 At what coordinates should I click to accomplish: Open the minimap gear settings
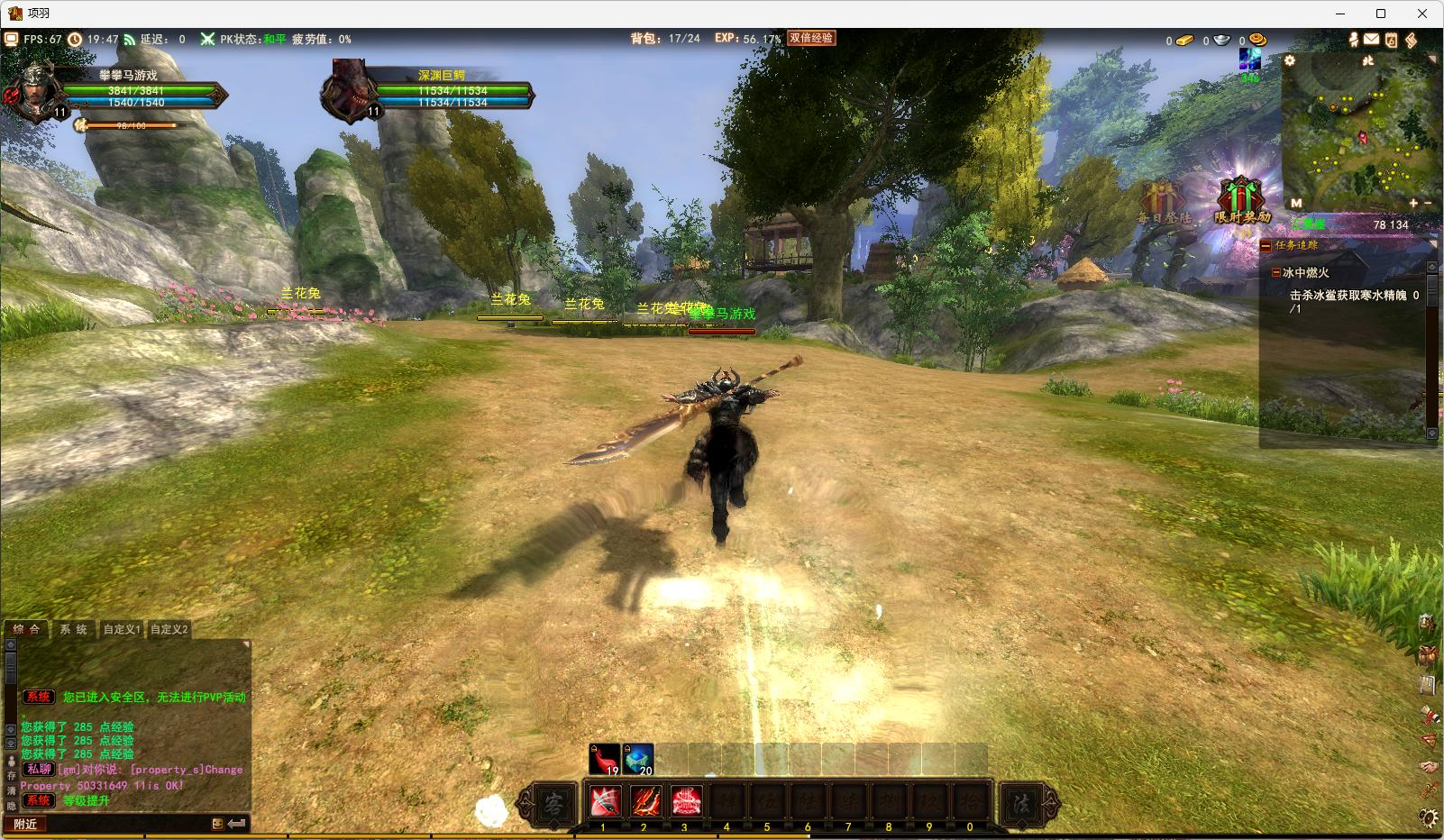pos(1290,60)
